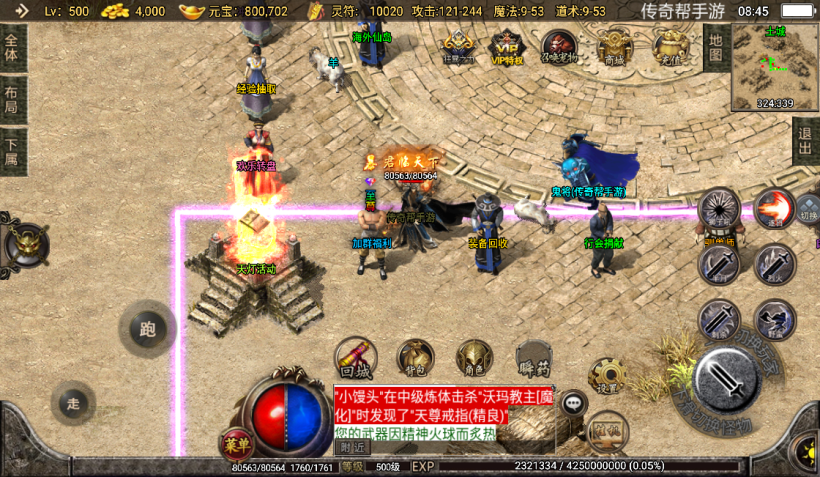Open the 地图 map button
This screenshot has width=820, height=477.
pyautogui.click(x=715, y=46)
